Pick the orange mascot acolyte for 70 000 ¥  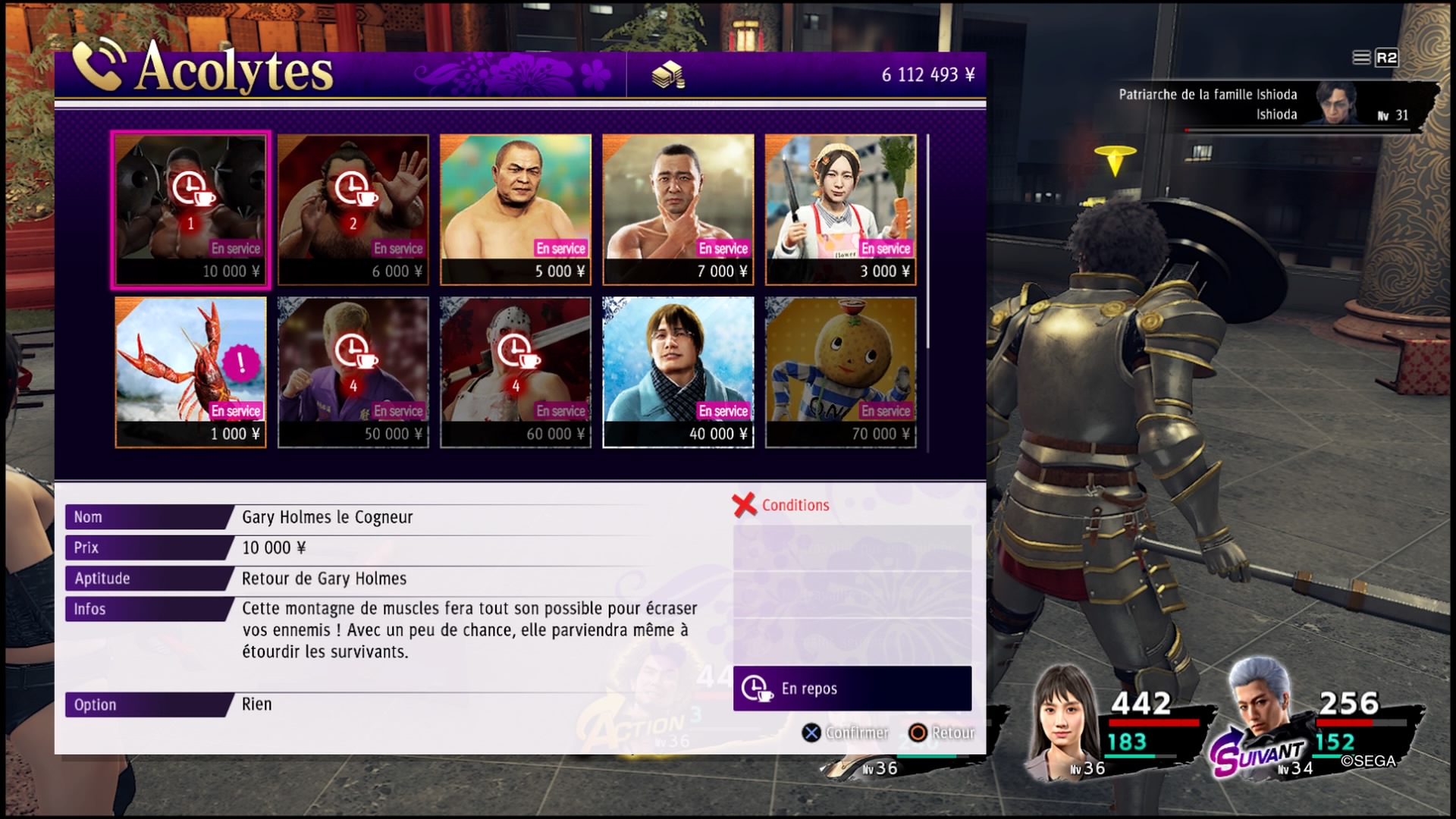click(x=840, y=372)
